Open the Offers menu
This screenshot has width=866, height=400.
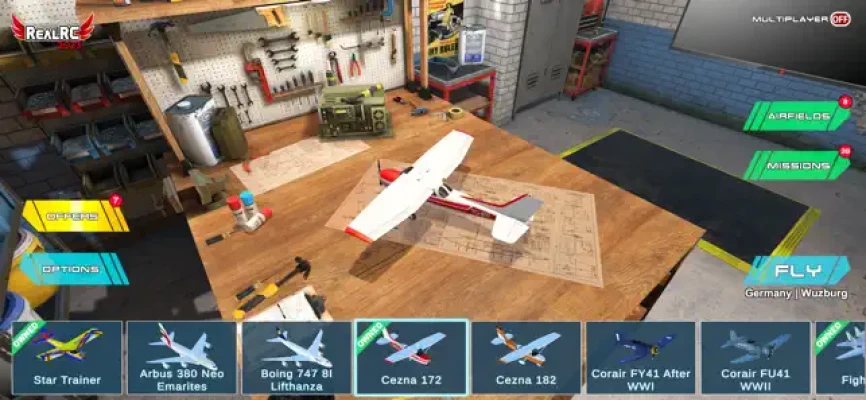[x=75, y=216]
